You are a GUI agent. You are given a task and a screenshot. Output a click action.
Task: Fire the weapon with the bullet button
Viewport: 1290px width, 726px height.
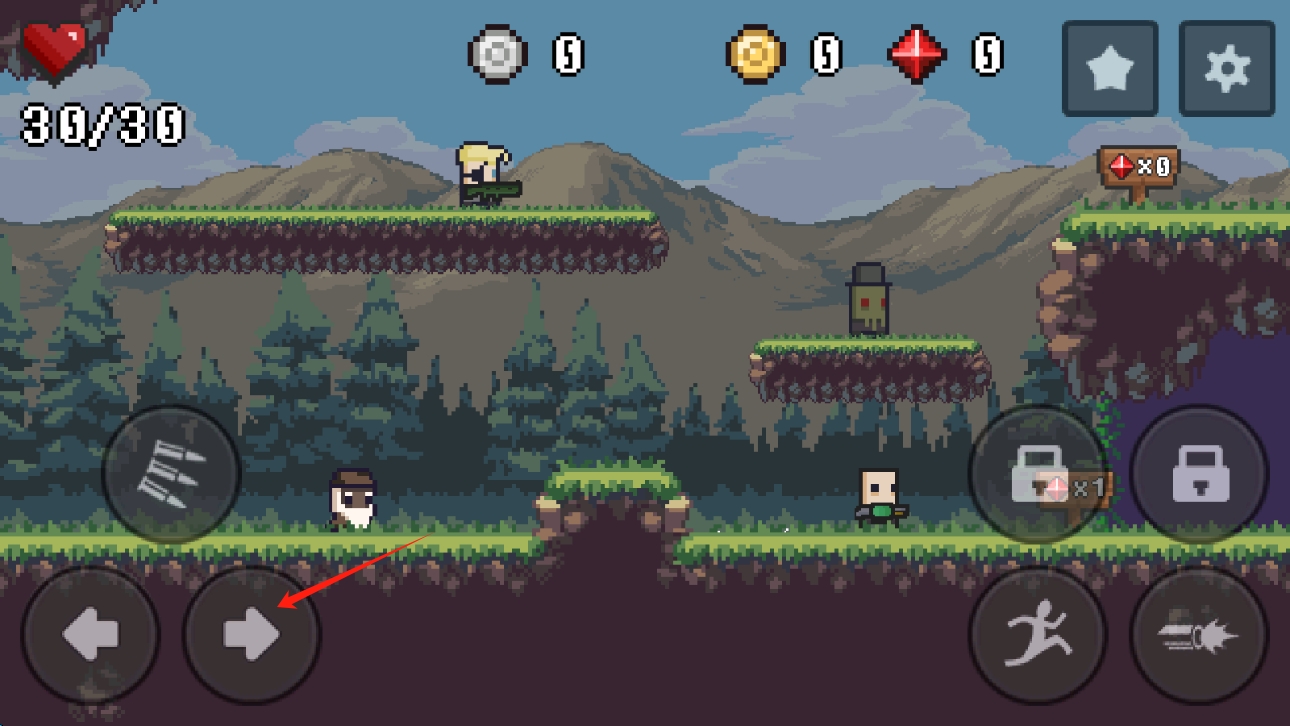click(x=1199, y=635)
